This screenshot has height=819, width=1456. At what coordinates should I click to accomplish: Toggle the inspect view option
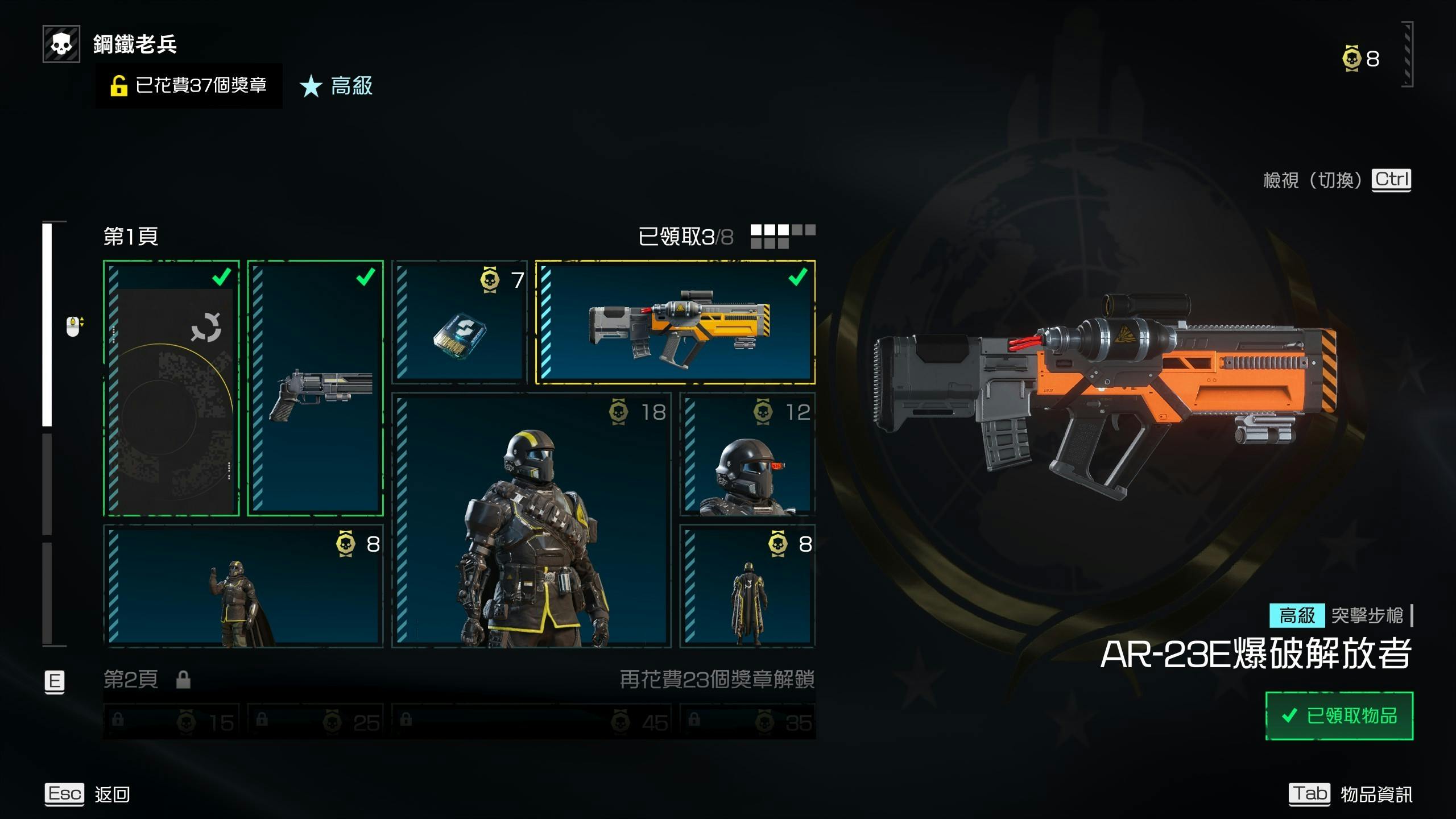pos(1337,180)
